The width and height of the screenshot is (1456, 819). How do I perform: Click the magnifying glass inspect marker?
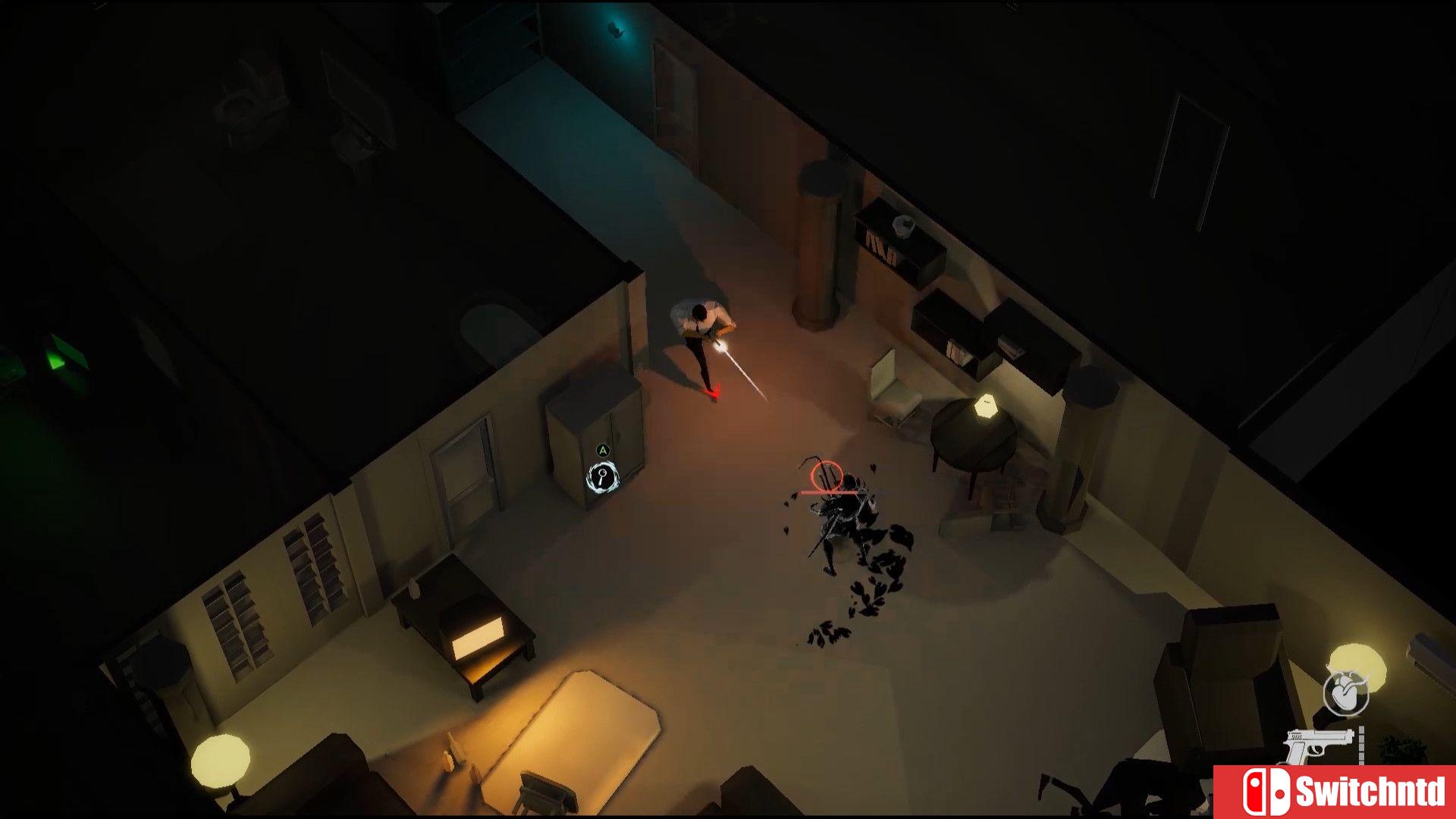pyautogui.click(x=603, y=477)
